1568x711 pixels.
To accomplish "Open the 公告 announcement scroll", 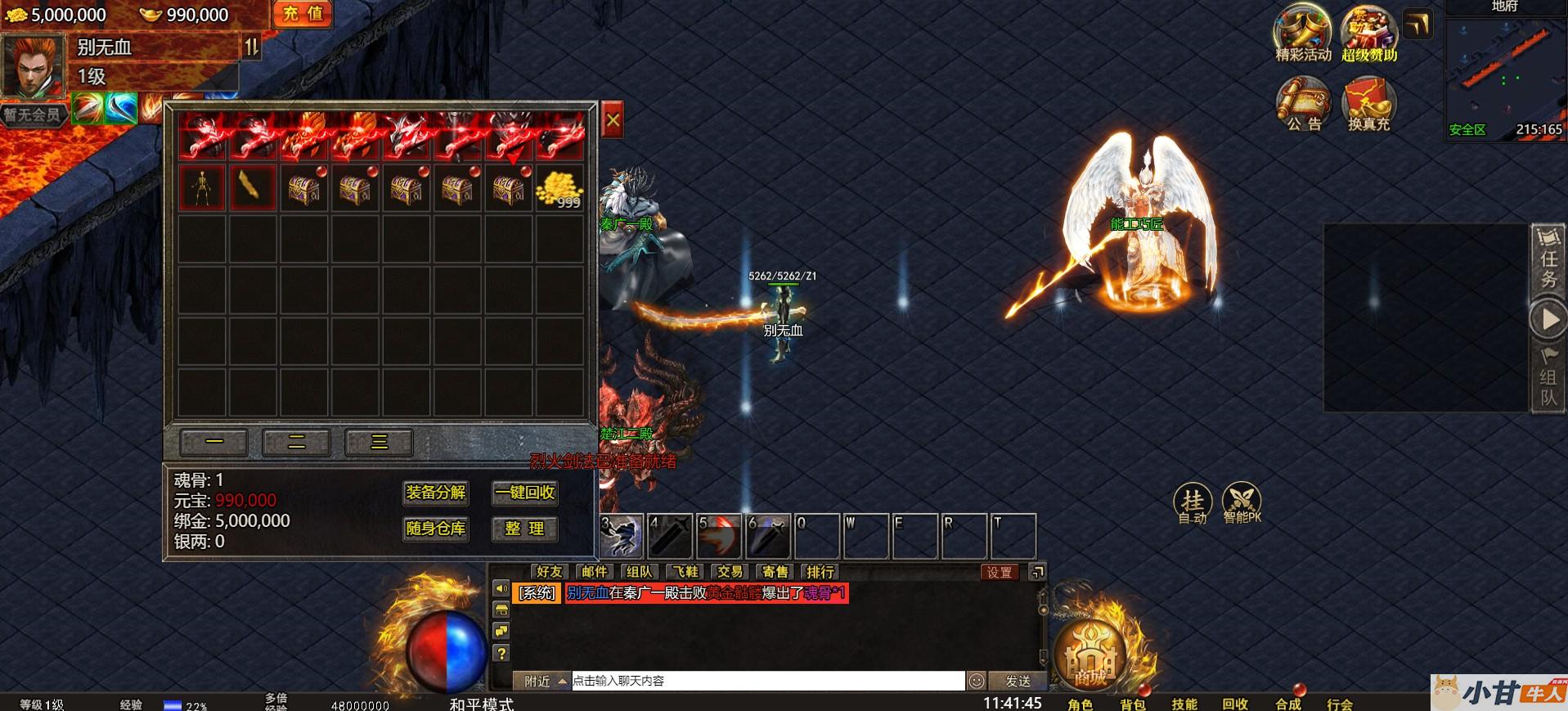I will click(x=1303, y=104).
